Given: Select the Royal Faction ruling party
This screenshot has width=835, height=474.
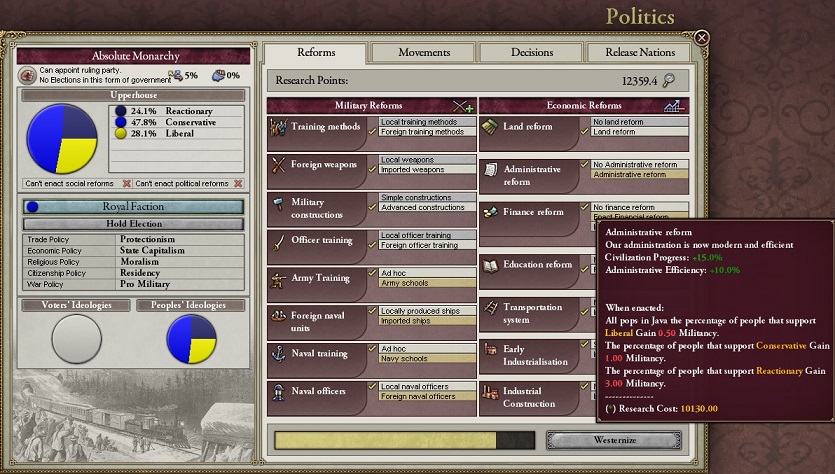Looking at the screenshot, I should [x=134, y=207].
